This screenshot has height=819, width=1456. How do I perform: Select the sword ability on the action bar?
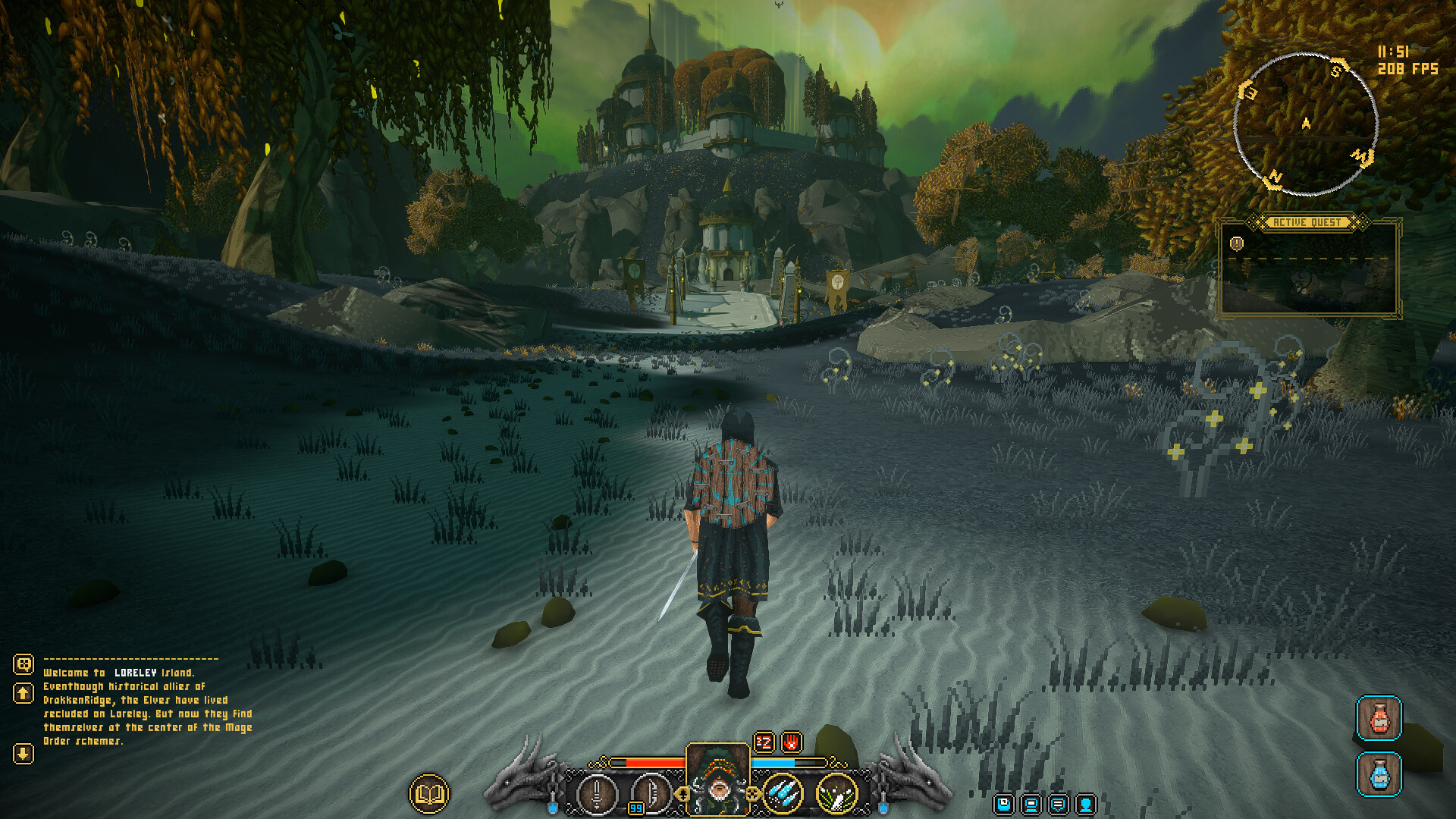598,795
